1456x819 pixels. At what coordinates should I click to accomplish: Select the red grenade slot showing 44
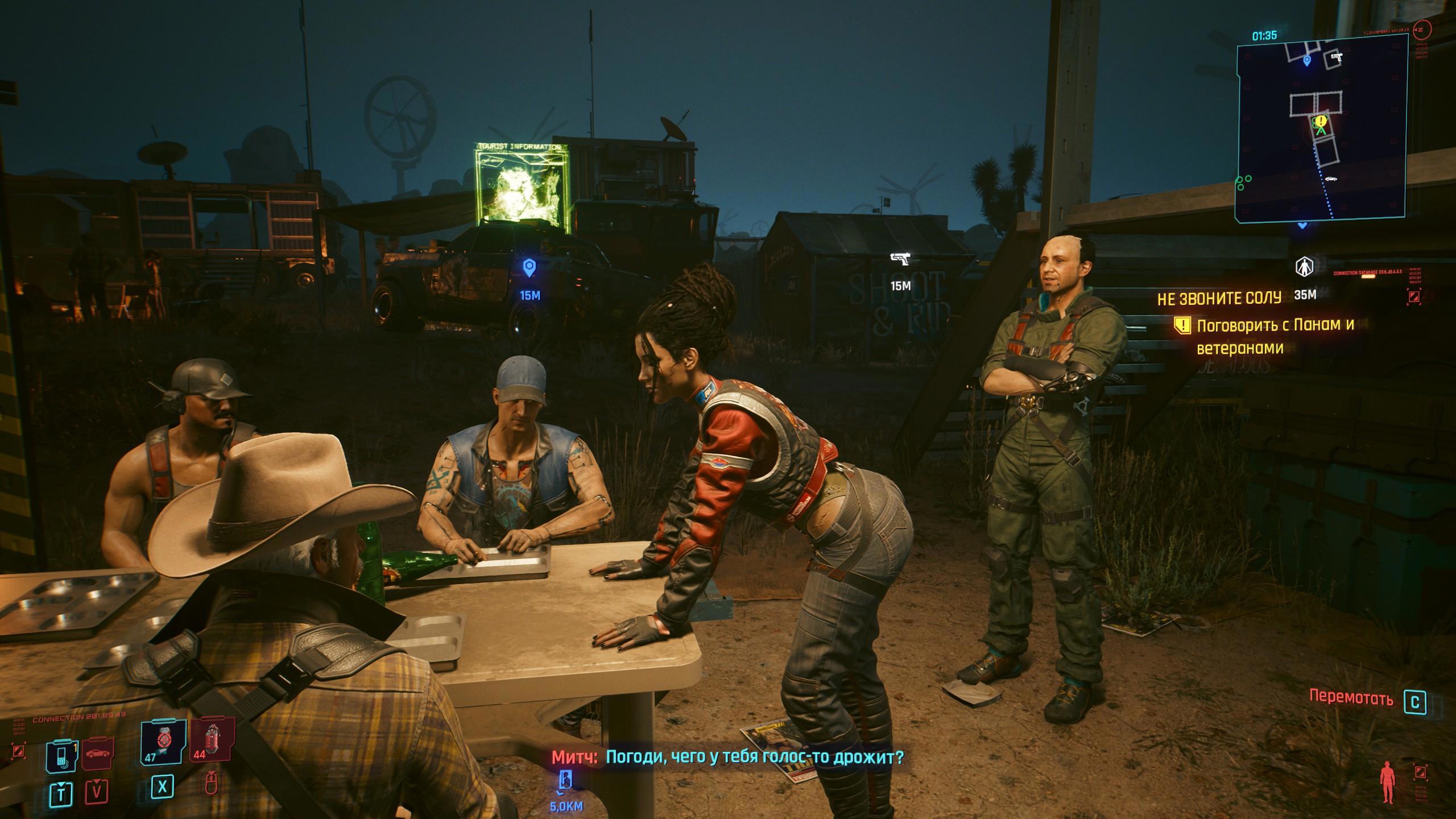pos(213,741)
